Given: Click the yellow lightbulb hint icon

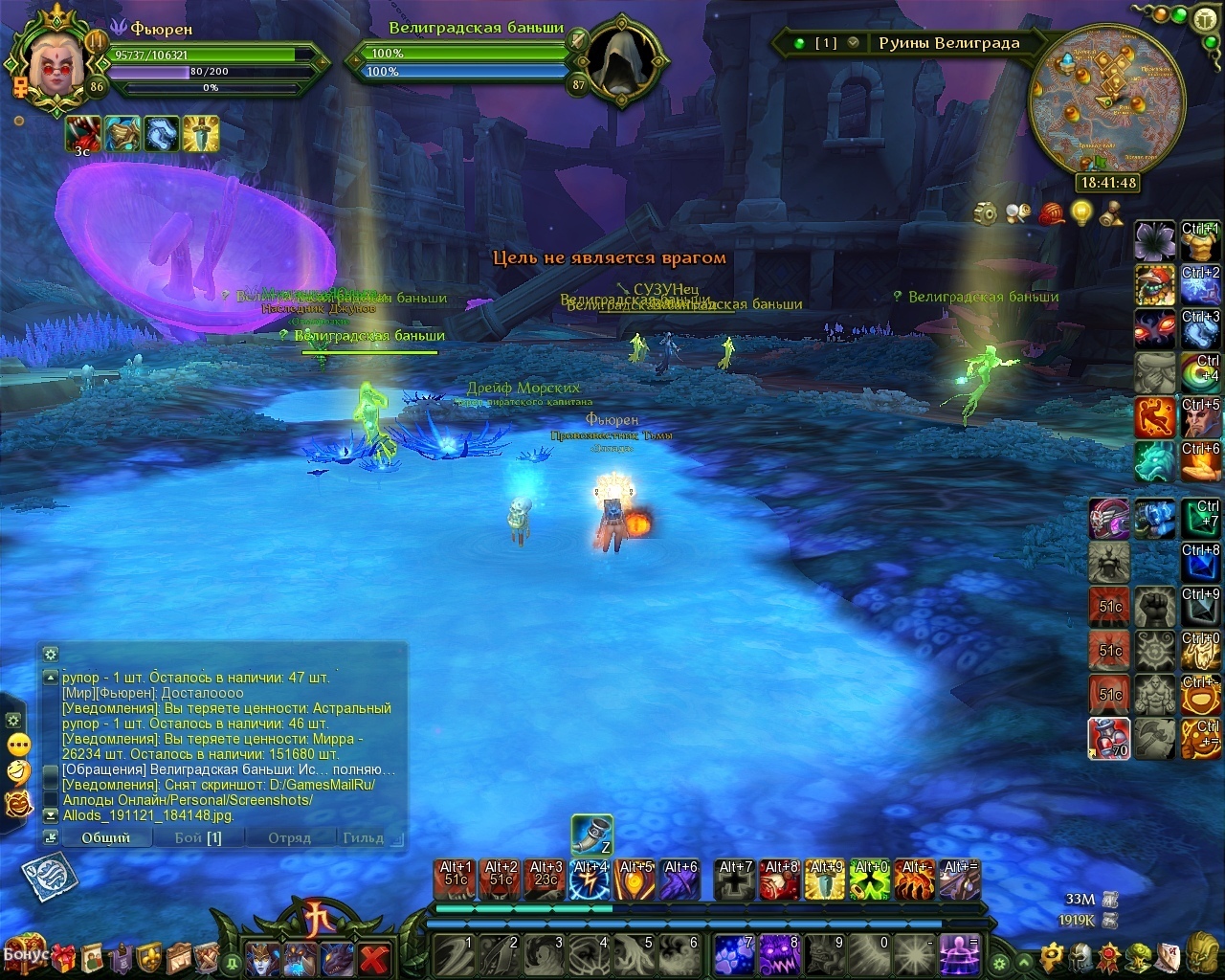Looking at the screenshot, I should coord(1081,212).
